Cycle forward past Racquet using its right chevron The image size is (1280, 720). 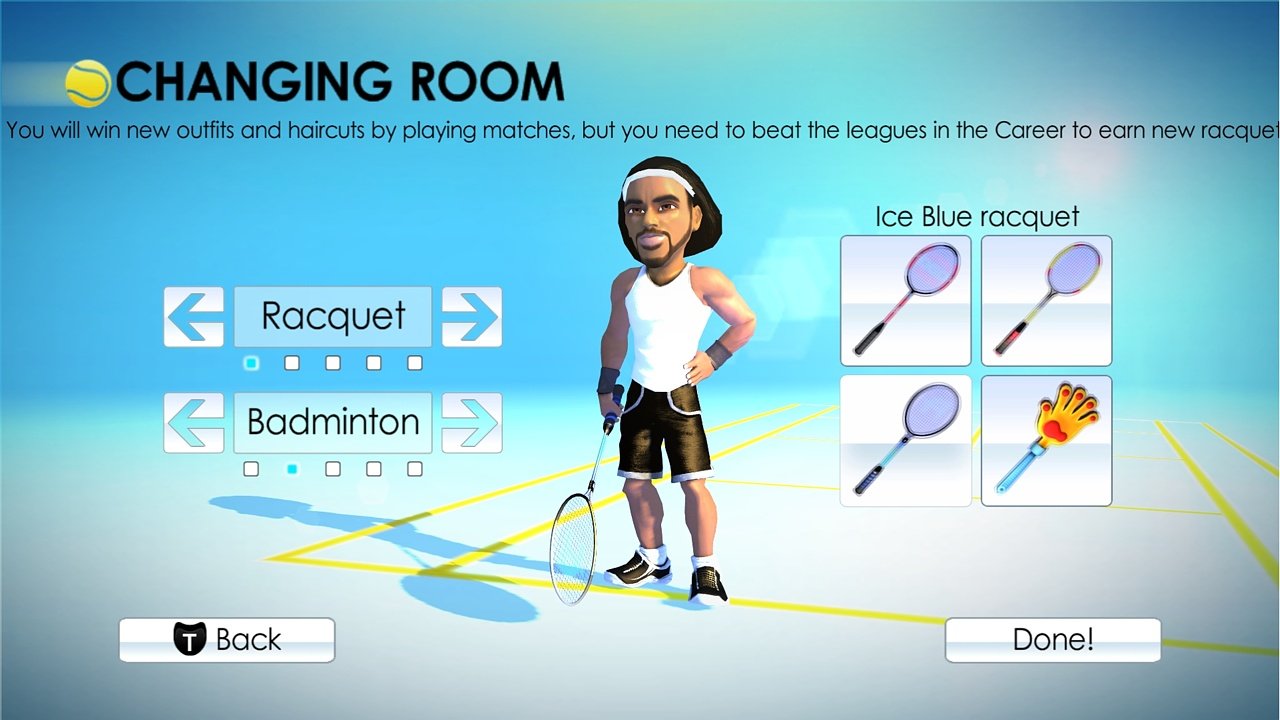coord(471,317)
